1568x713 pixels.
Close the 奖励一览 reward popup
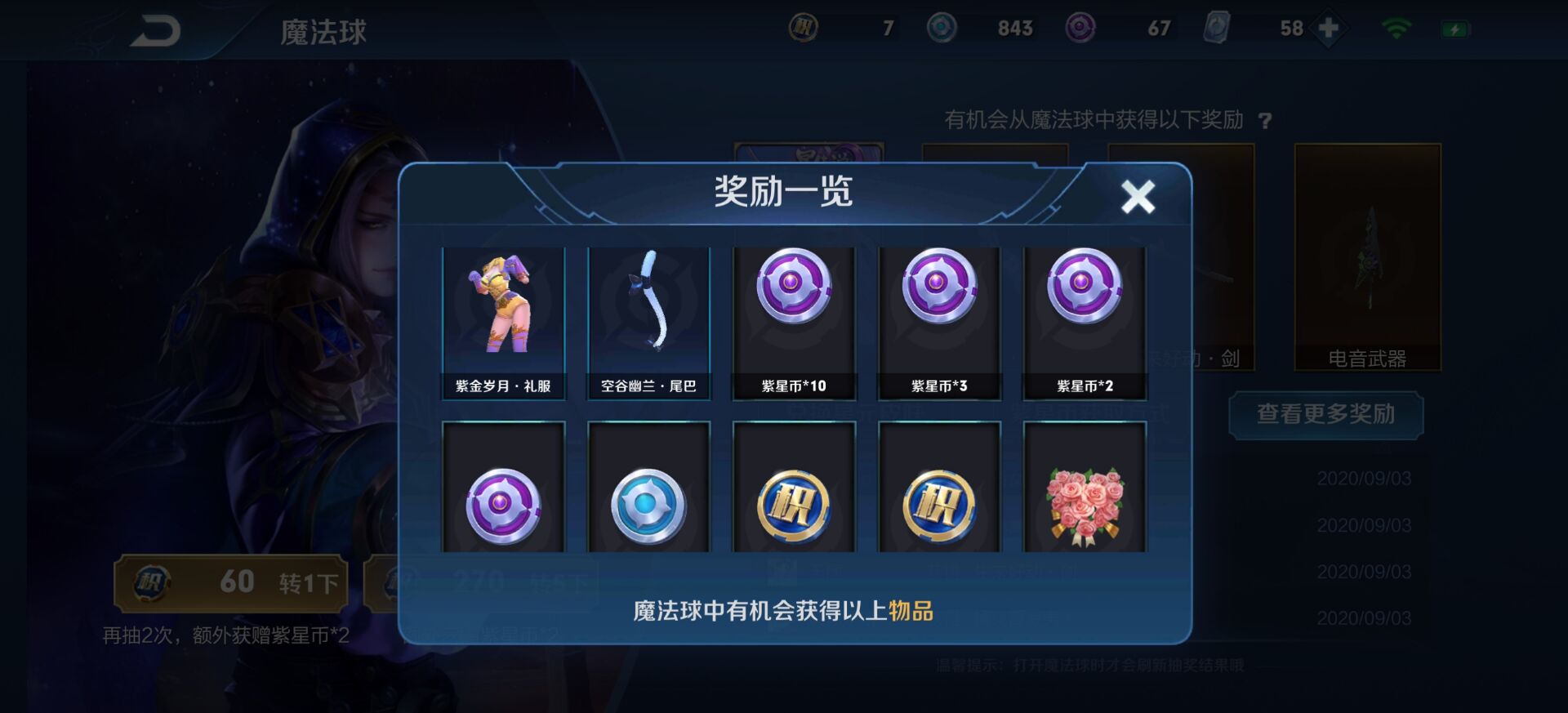[1138, 196]
